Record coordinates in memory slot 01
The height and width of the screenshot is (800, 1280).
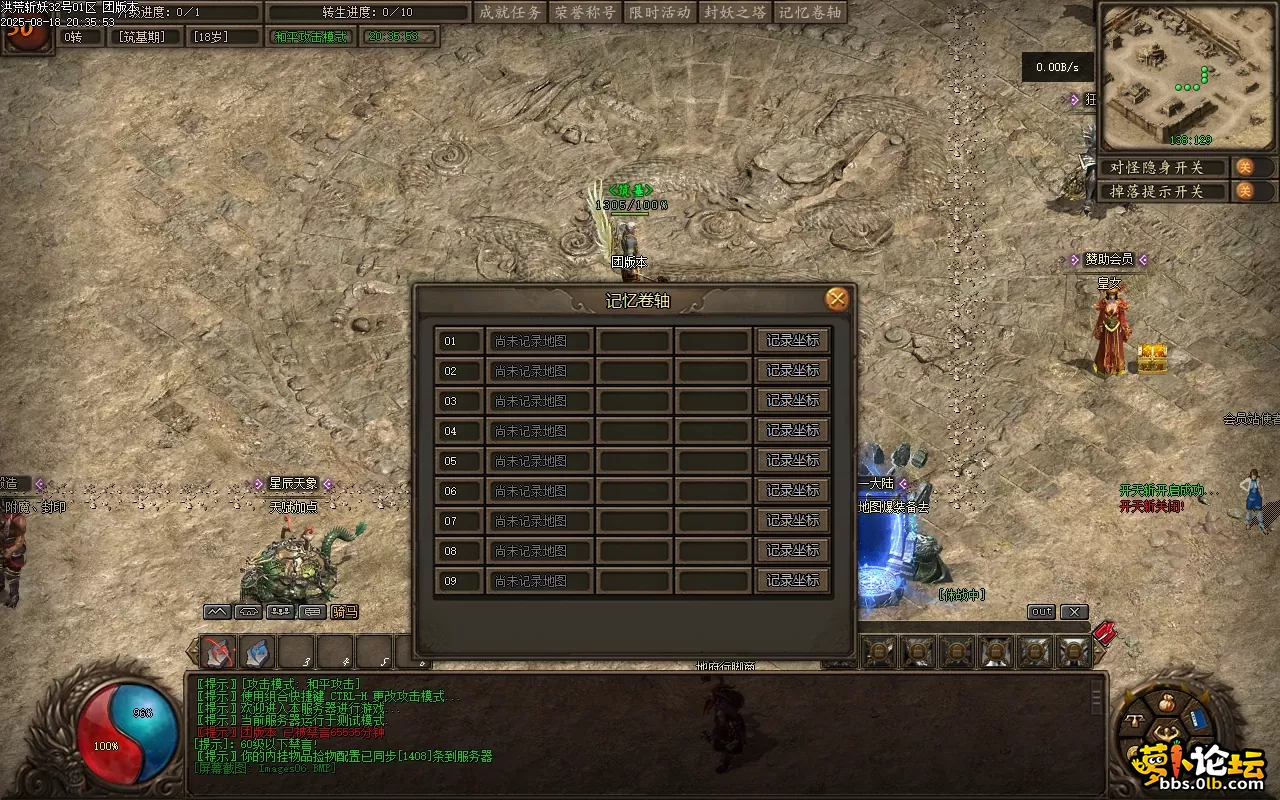tap(793, 341)
